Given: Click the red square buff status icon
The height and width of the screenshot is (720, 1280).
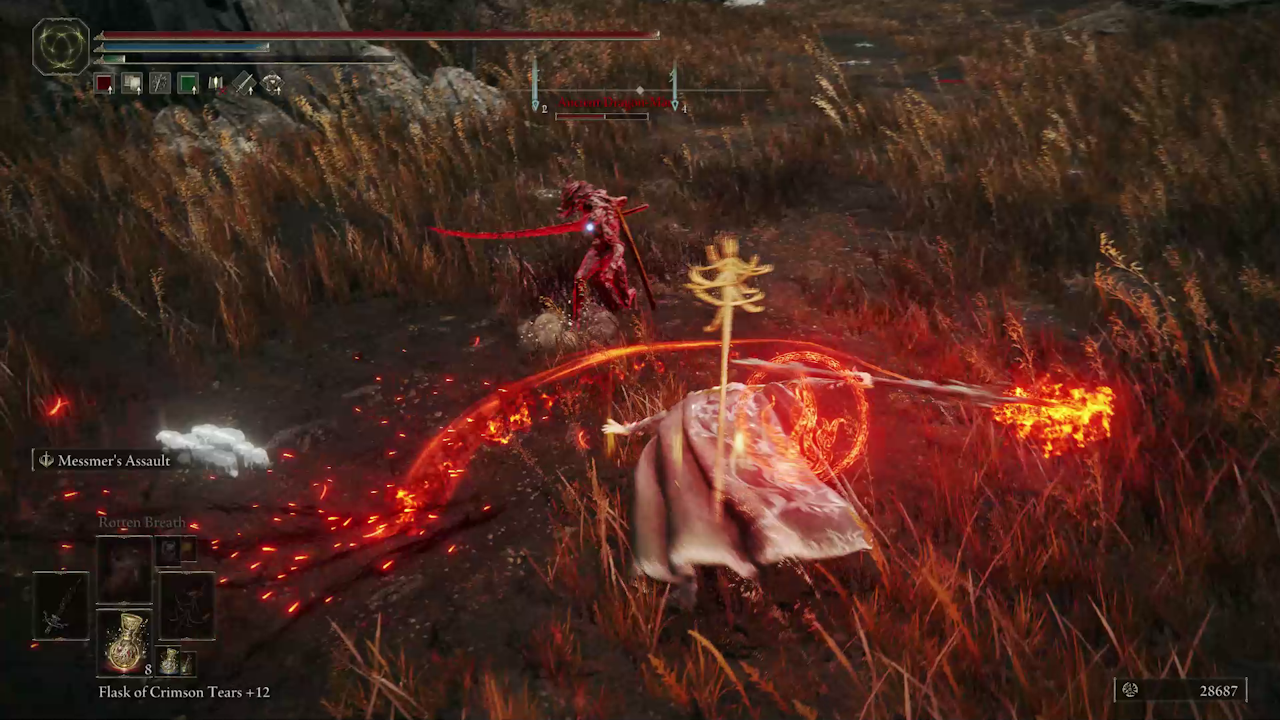Looking at the screenshot, I should coord(104,84).
